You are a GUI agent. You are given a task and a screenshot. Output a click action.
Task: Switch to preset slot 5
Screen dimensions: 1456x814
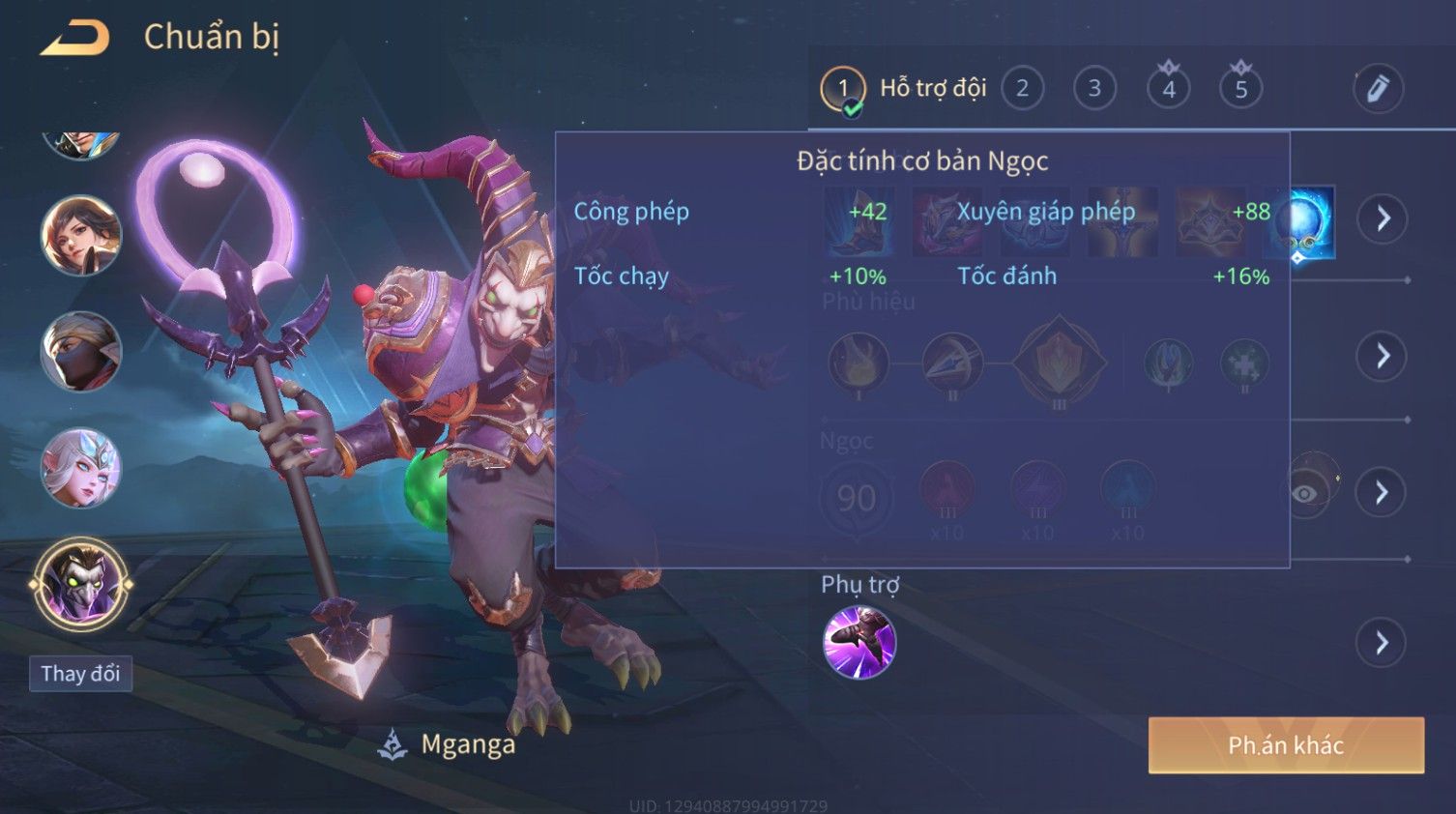click(1240, 89)
